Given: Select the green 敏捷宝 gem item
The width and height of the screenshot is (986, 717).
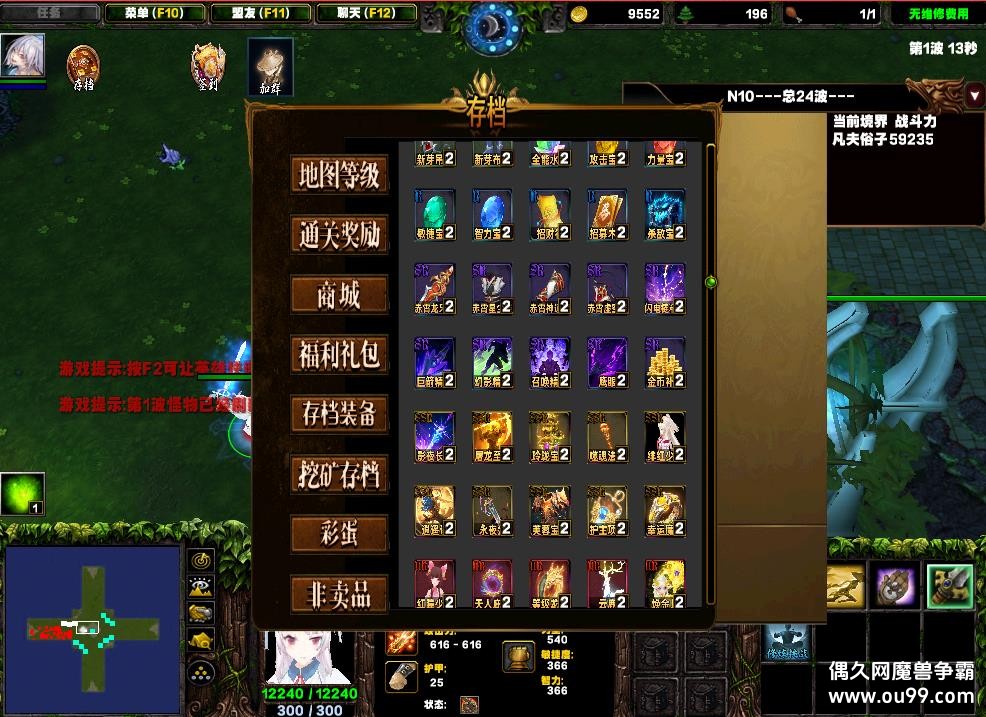Looking at the screenshot, I should [435, 215].
